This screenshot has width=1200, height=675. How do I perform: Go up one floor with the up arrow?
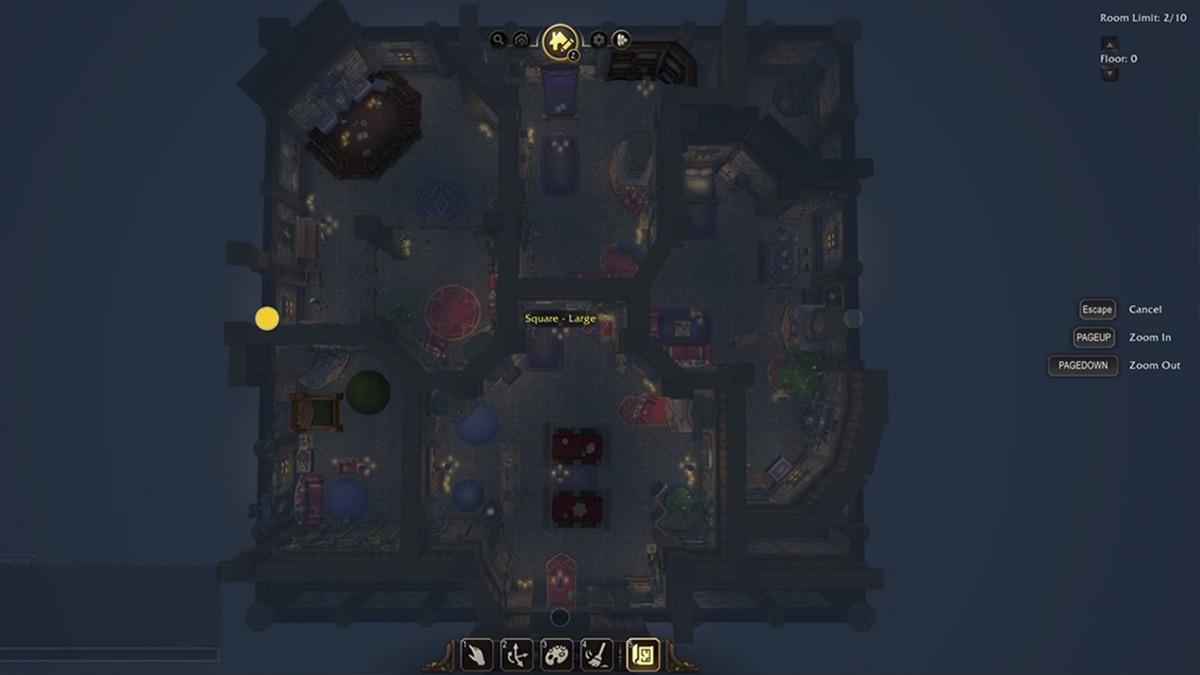click(x=1109, y=44)
